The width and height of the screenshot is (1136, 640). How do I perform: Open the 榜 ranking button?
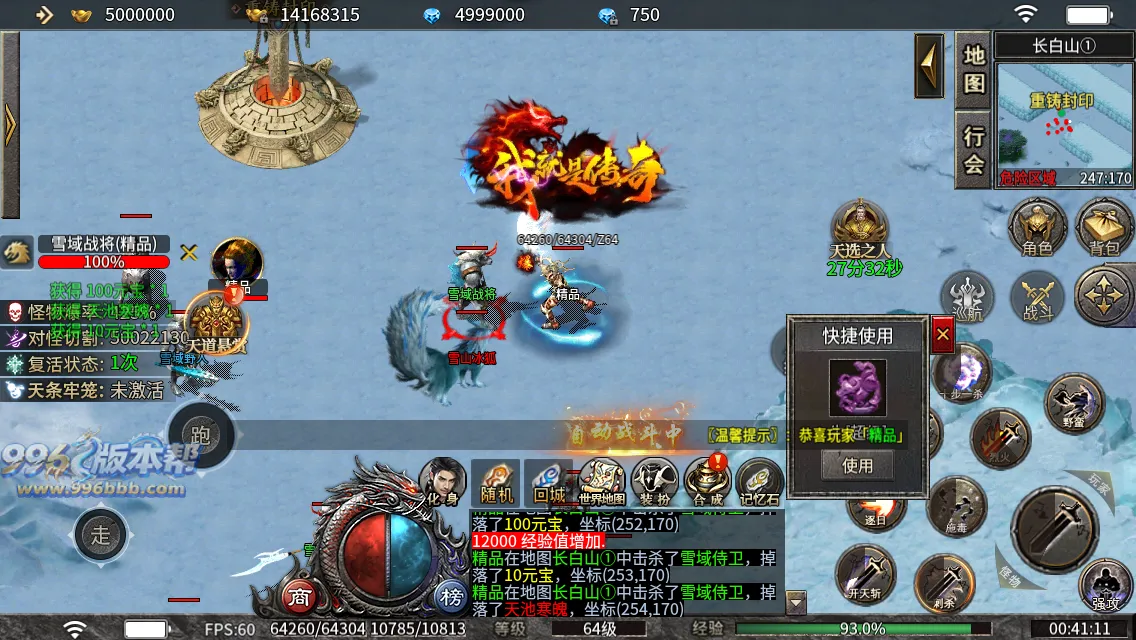(x=450, y=597)
